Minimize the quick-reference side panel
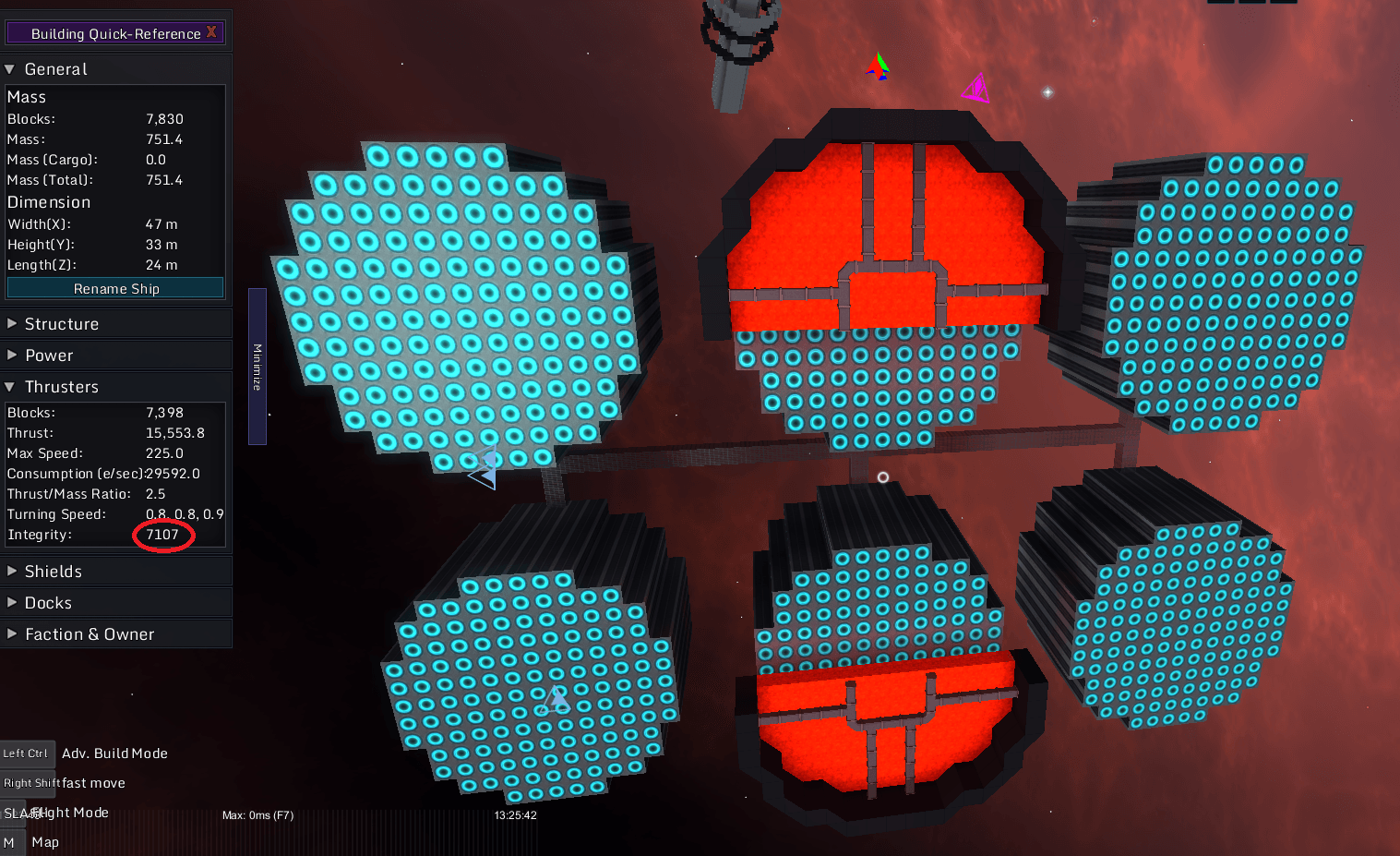This screenshot has height=856, width=1400. pos(257,367)
